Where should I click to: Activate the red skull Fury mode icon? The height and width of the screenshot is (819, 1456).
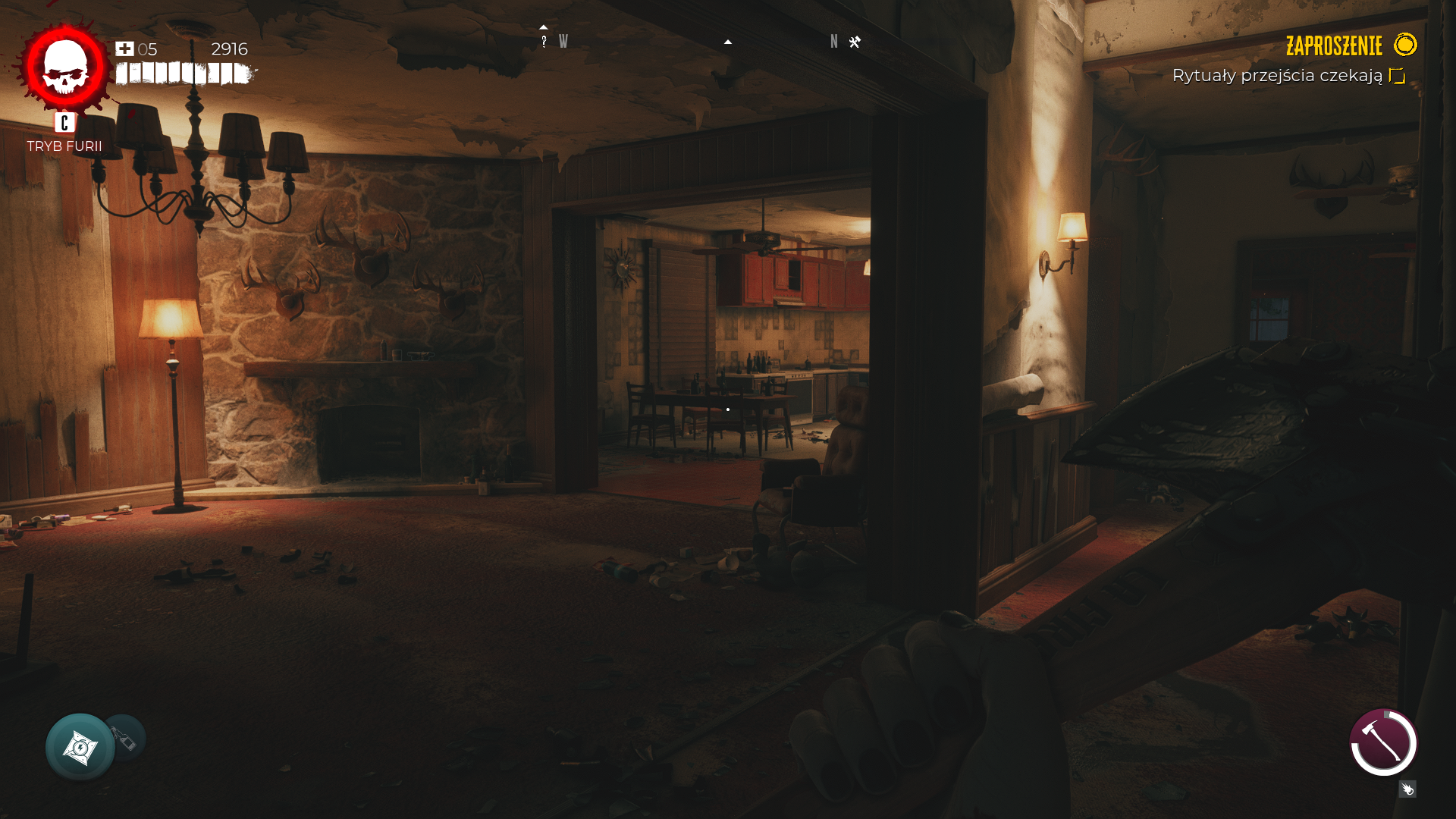(65, 67)
